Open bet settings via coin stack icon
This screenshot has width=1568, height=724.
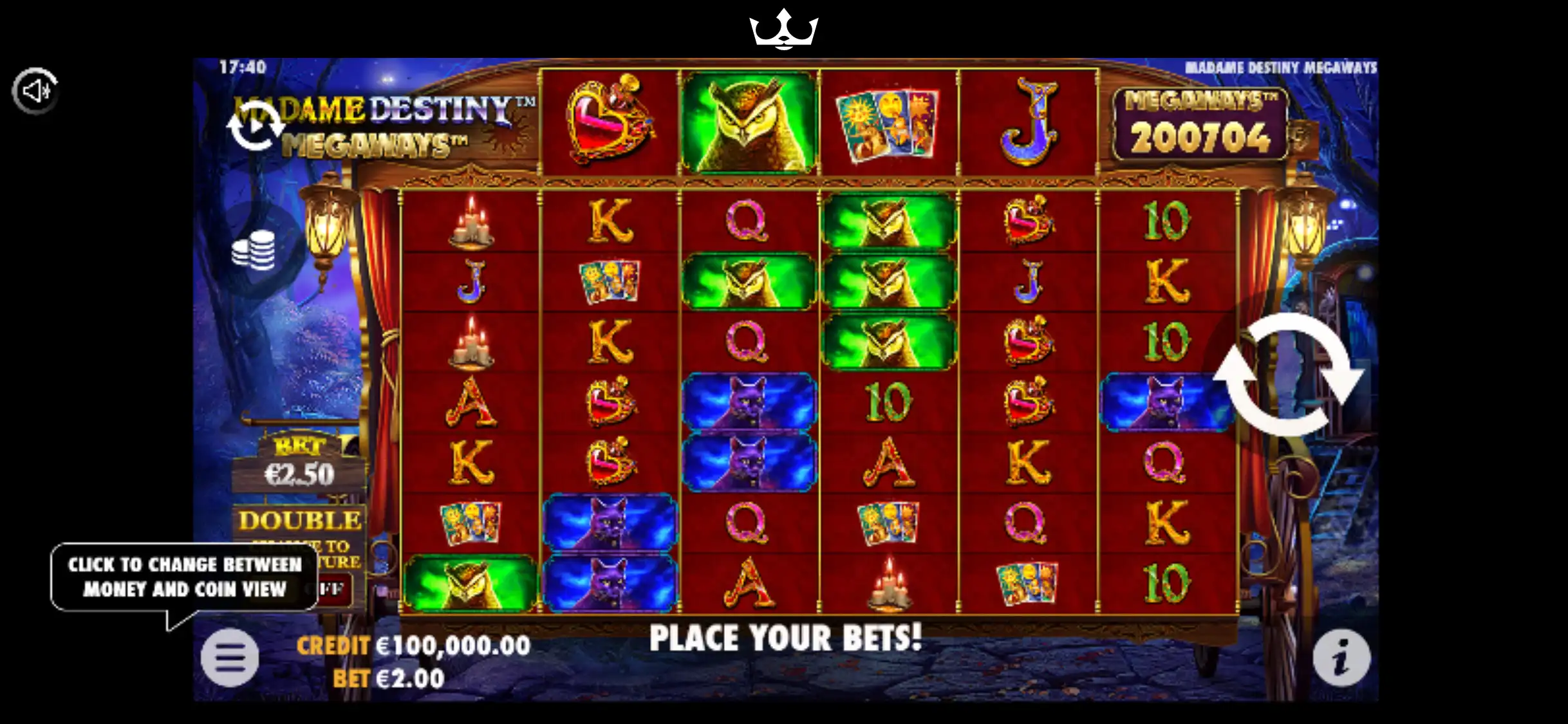pyautogui.click(x=254, y=250)
